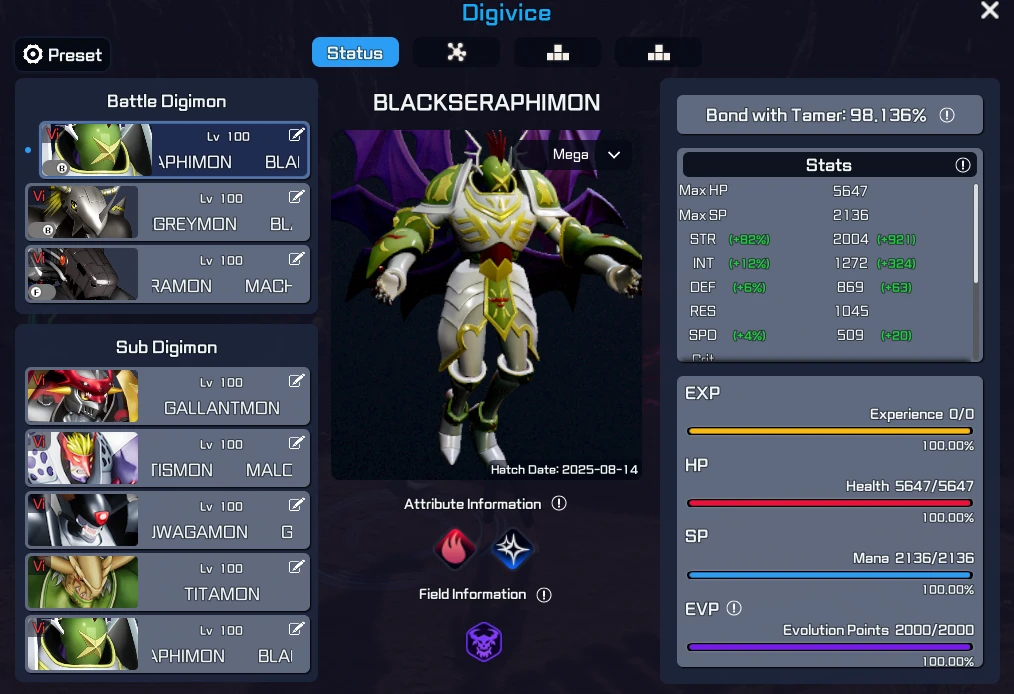Click the edit icon on Gallantmon's row

[x=297, y=381]
